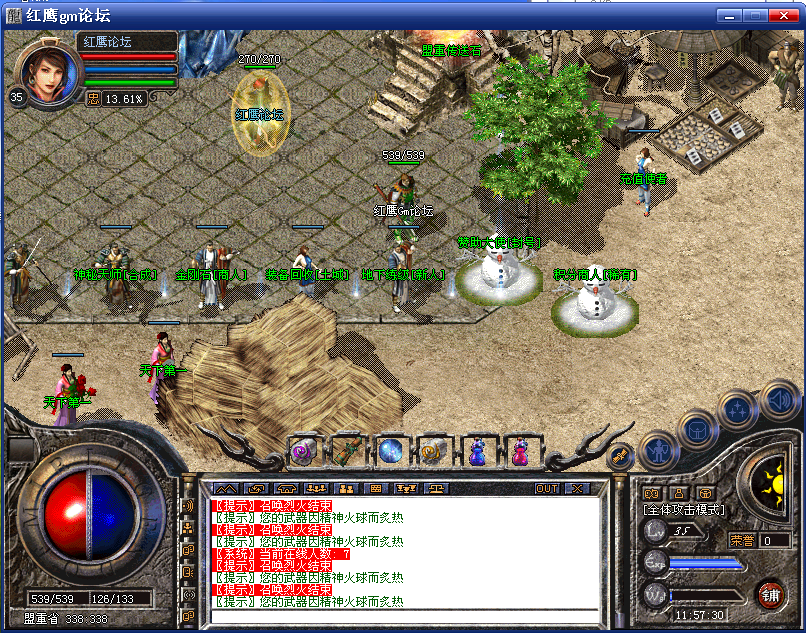Close the chat panel with X button
The image size is (806, 633).
click(576, 489)
